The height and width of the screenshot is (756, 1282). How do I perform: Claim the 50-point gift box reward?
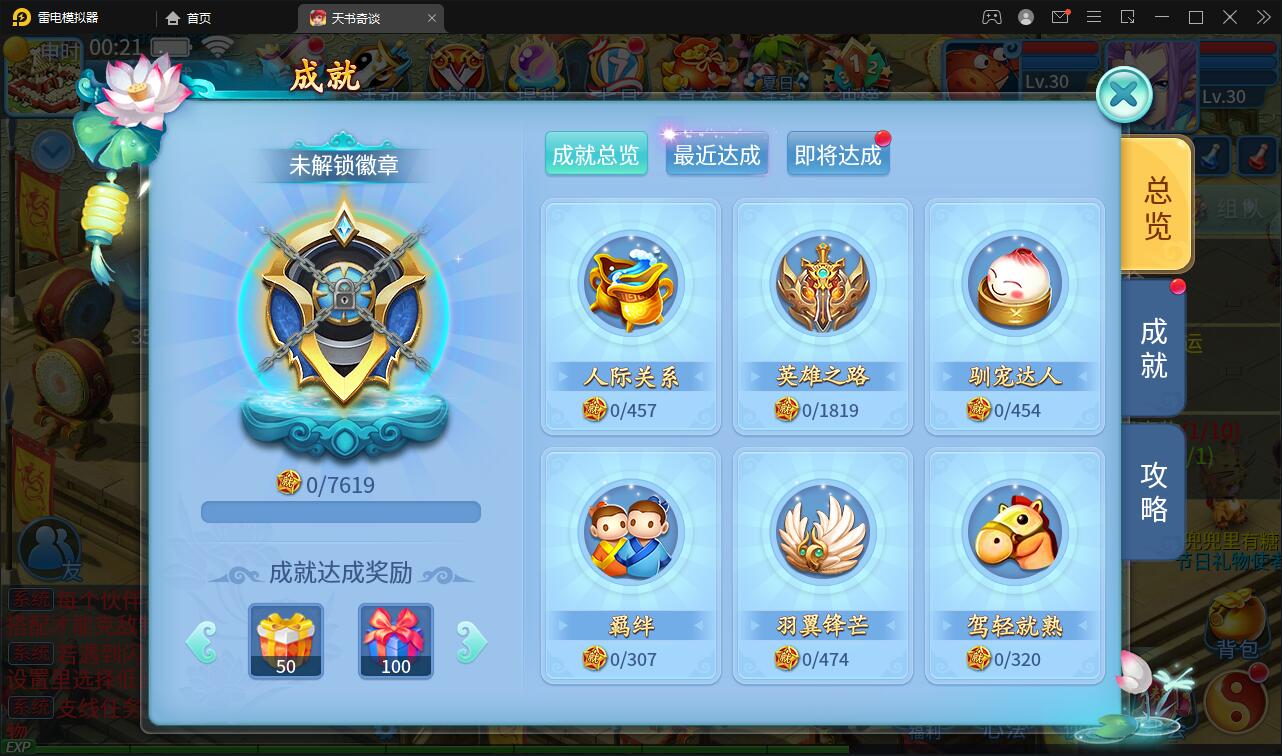pyautogui.click(x=287, y=640)
